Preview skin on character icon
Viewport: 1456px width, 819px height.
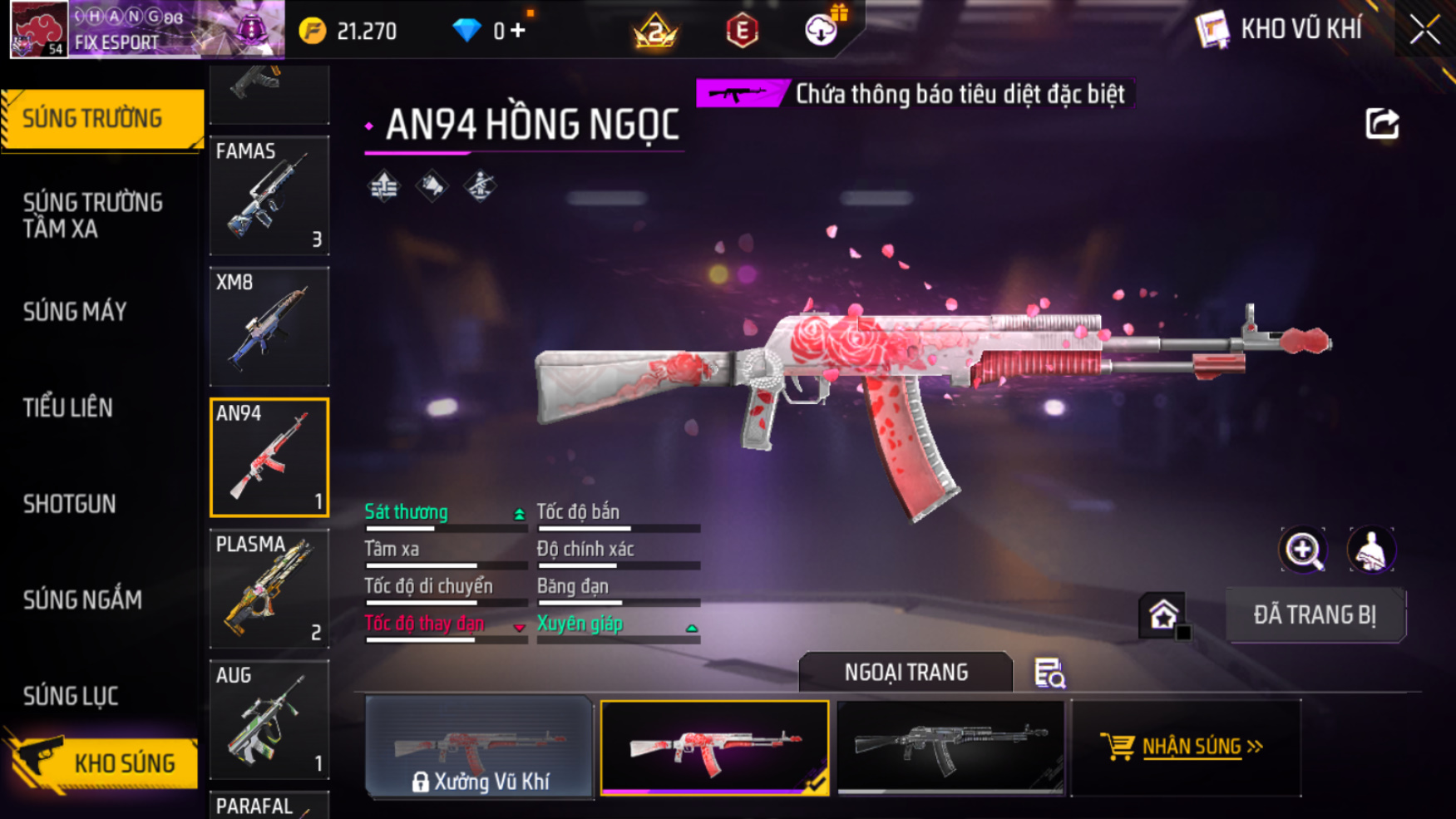click(x=1370, y=550)
